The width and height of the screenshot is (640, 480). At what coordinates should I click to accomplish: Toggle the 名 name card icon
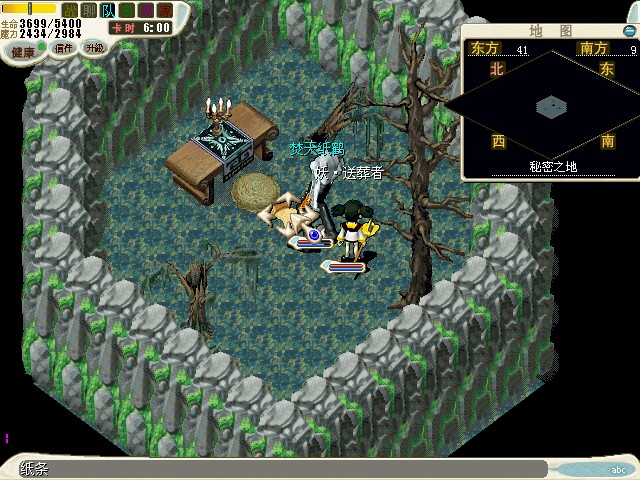[x=124, y=9]
